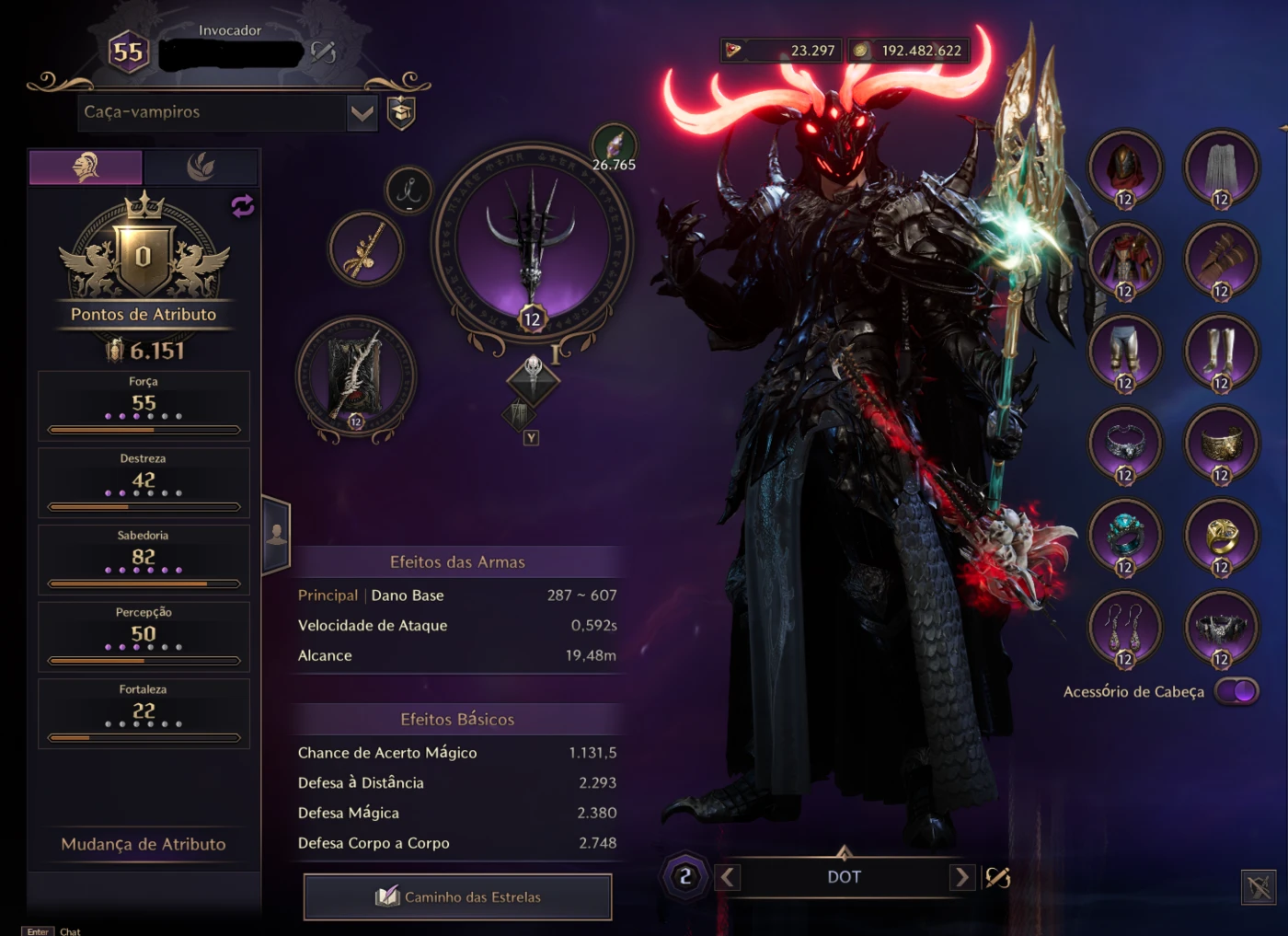Click the Caminho das Estrelas button

tap(457, 896)
